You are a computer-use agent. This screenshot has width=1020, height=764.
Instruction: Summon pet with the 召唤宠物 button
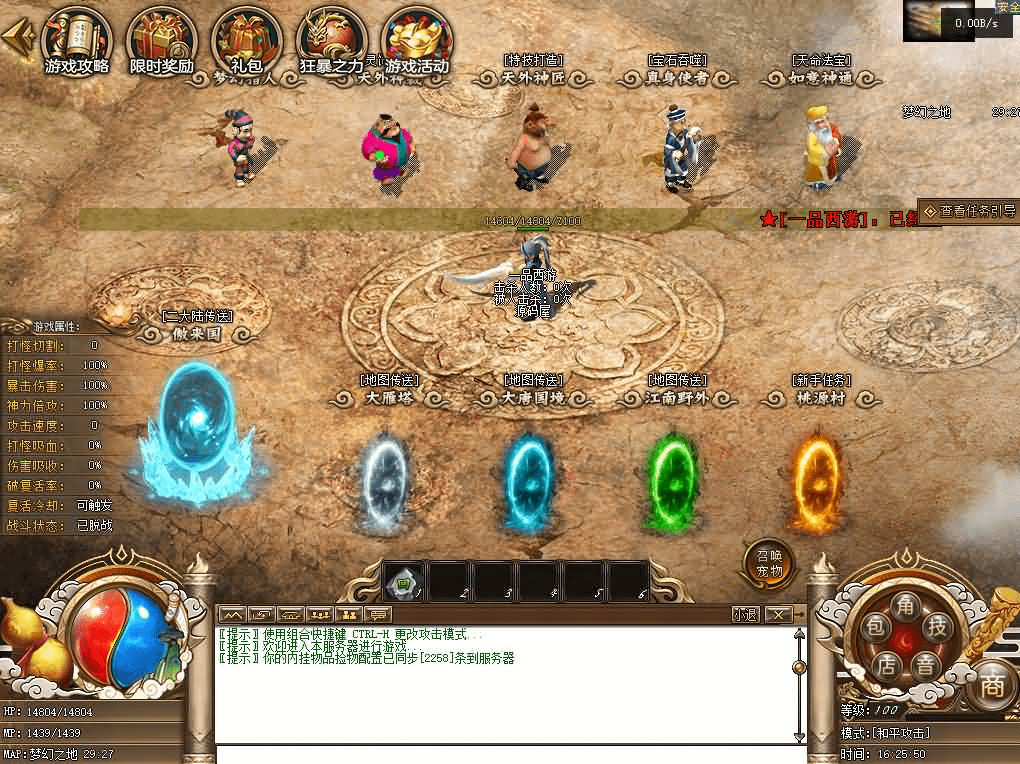click(x=769, y=565)
